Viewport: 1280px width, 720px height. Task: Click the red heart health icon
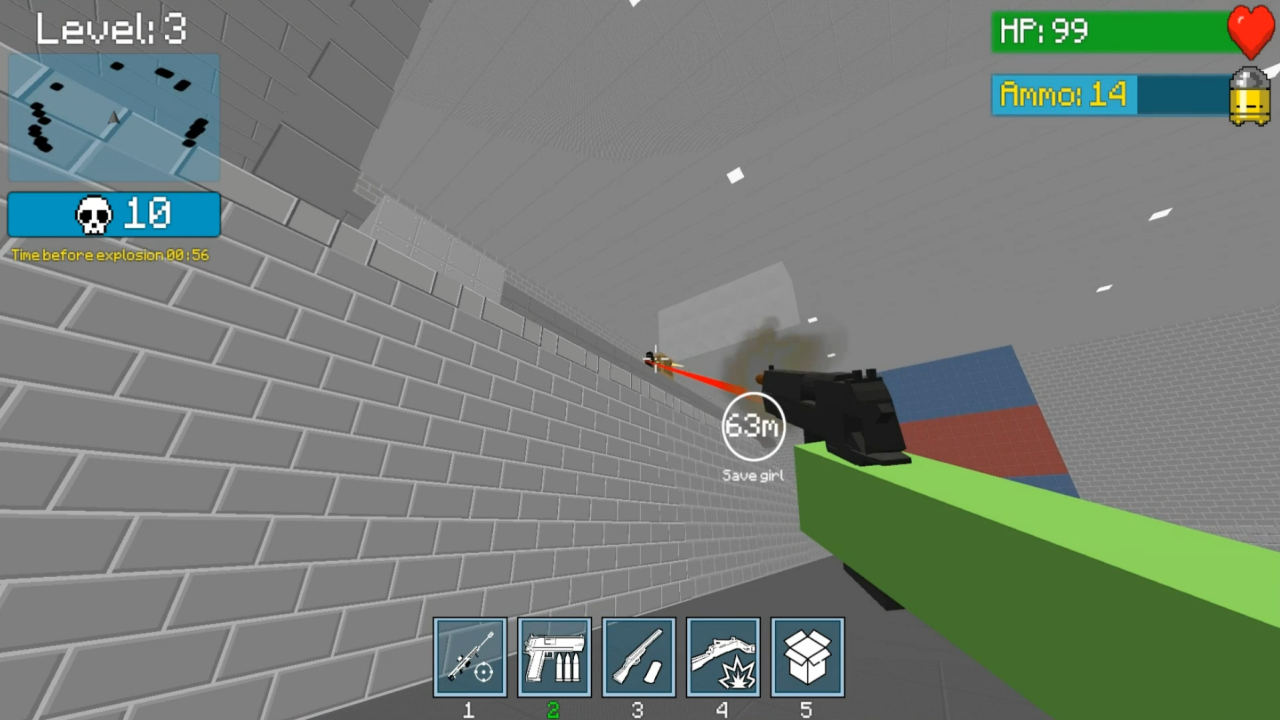pyautogui.click(x=1250, y=33)
